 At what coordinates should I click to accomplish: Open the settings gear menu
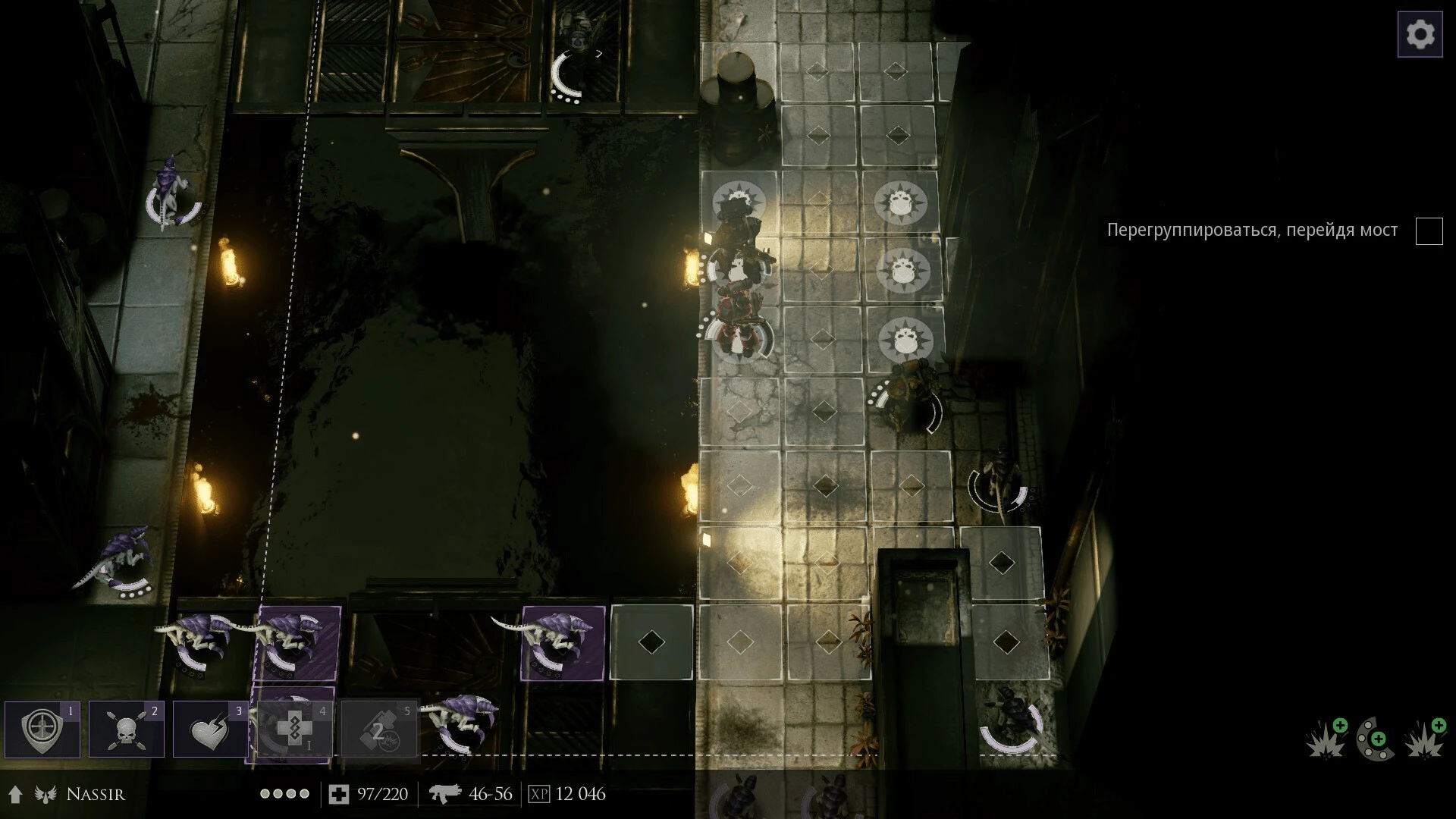(1420, 35)
